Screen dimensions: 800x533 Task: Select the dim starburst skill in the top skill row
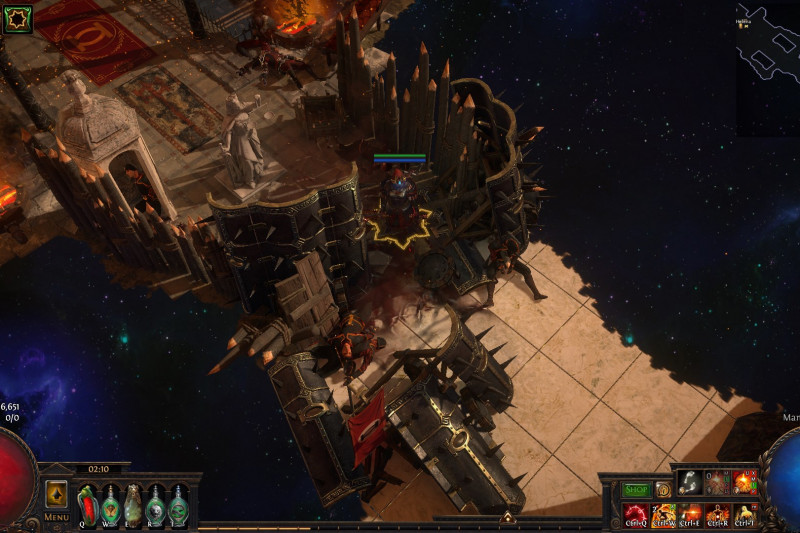click(718, 483)
